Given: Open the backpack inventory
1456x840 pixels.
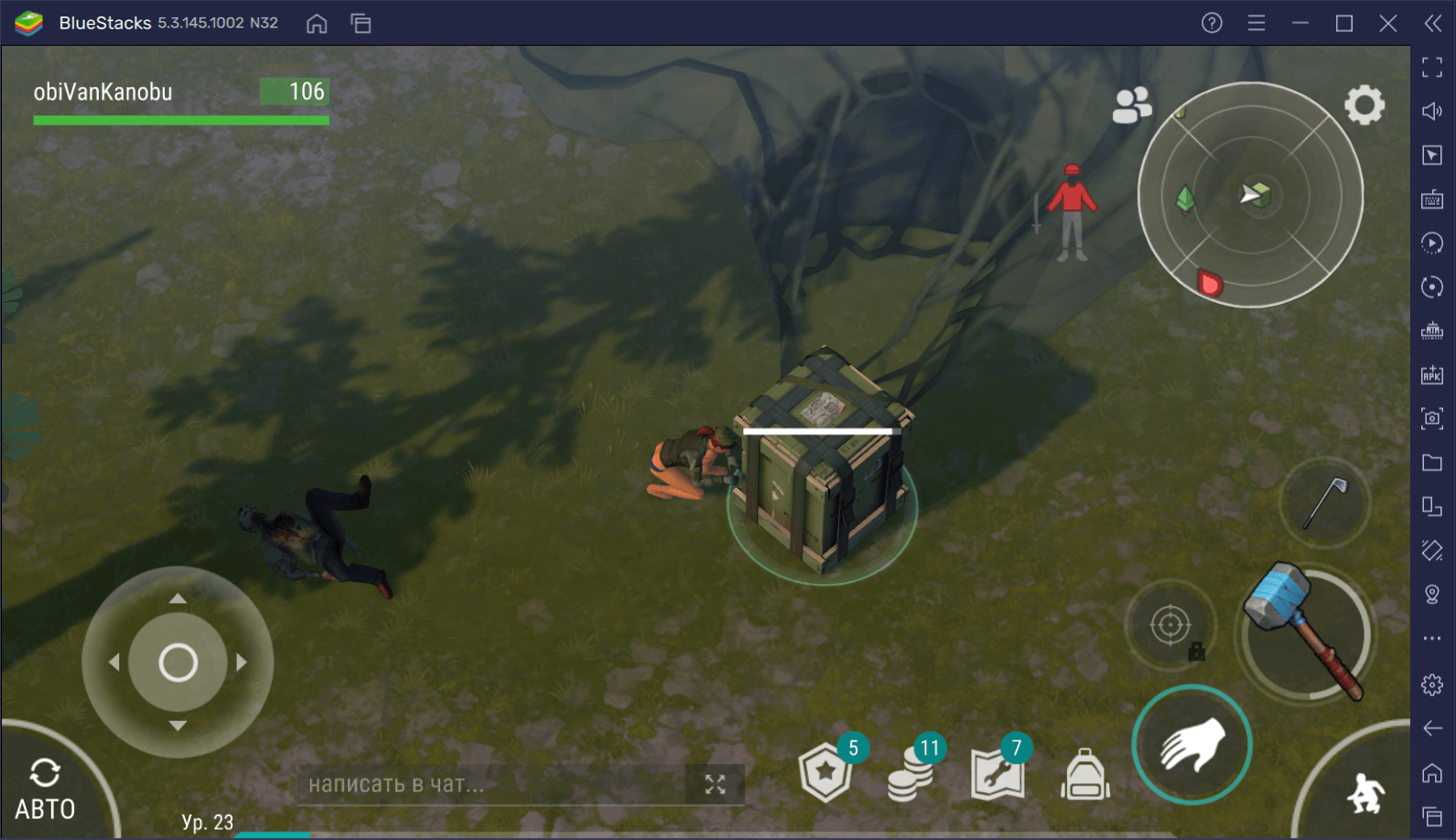Looking at the screenshot, I should pyautogui.click(x=1084, y=775).
